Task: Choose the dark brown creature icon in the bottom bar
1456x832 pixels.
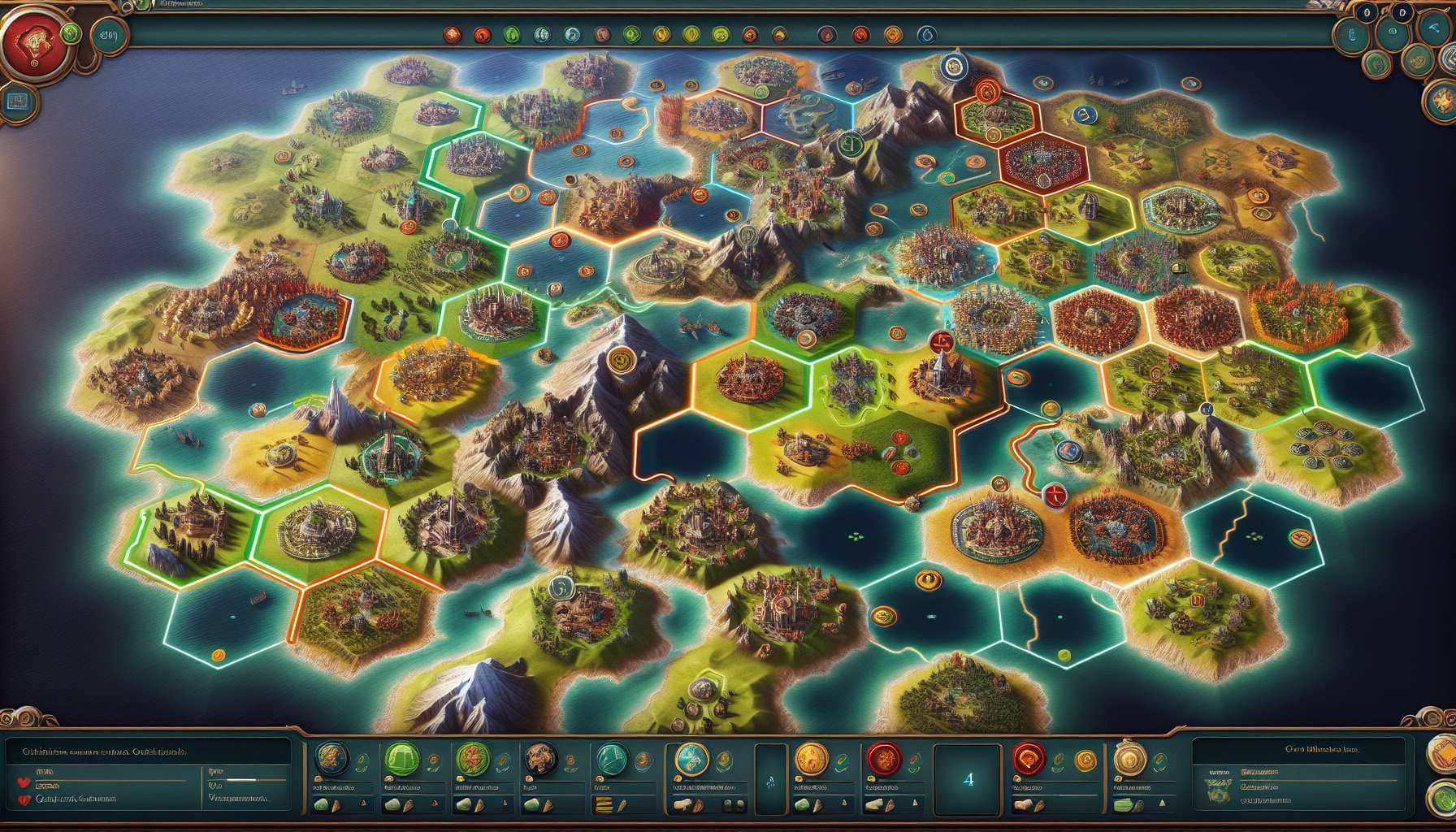Action: pyautogui.click(x=537, y=759)
